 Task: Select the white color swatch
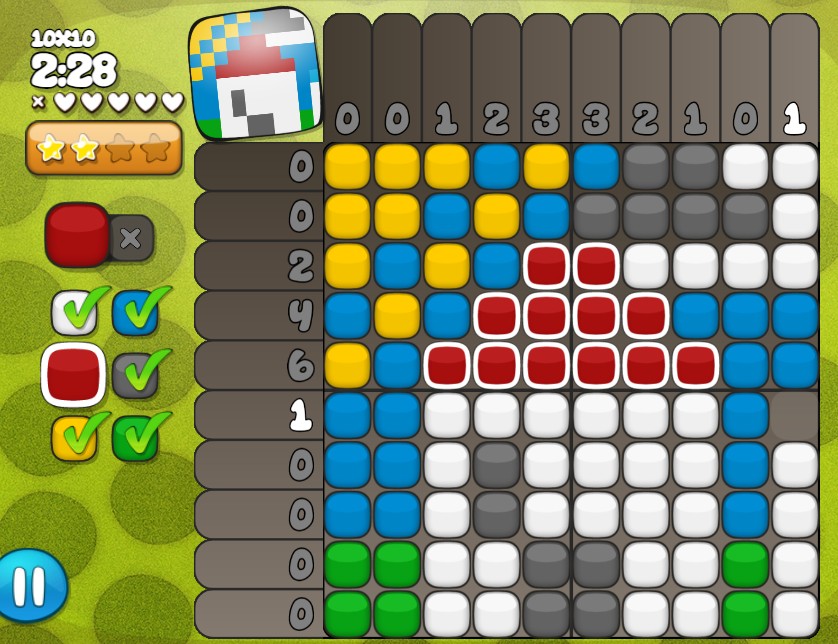point(74,313)
